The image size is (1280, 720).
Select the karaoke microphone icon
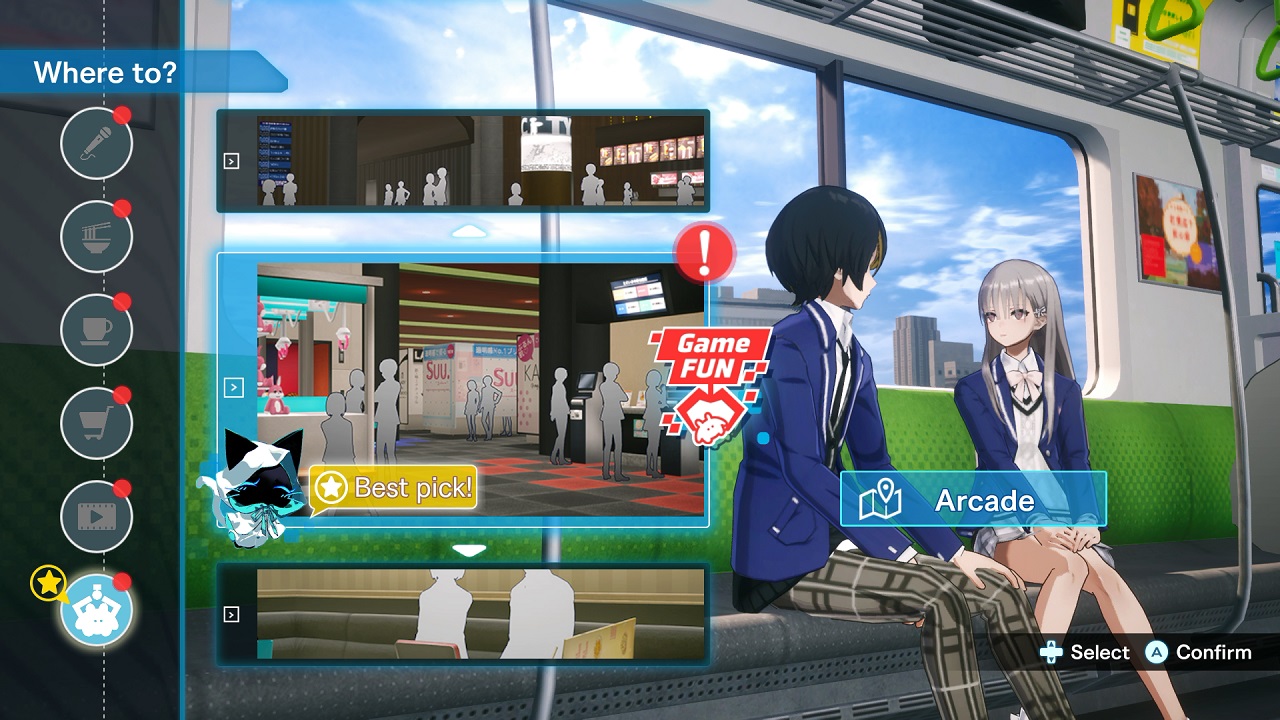click(96, 144)
